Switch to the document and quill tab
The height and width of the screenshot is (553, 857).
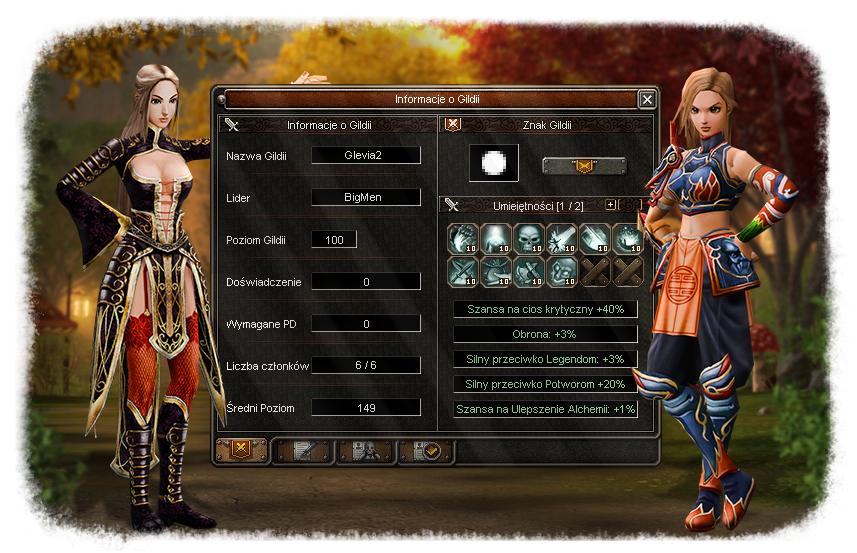(303, 452)
